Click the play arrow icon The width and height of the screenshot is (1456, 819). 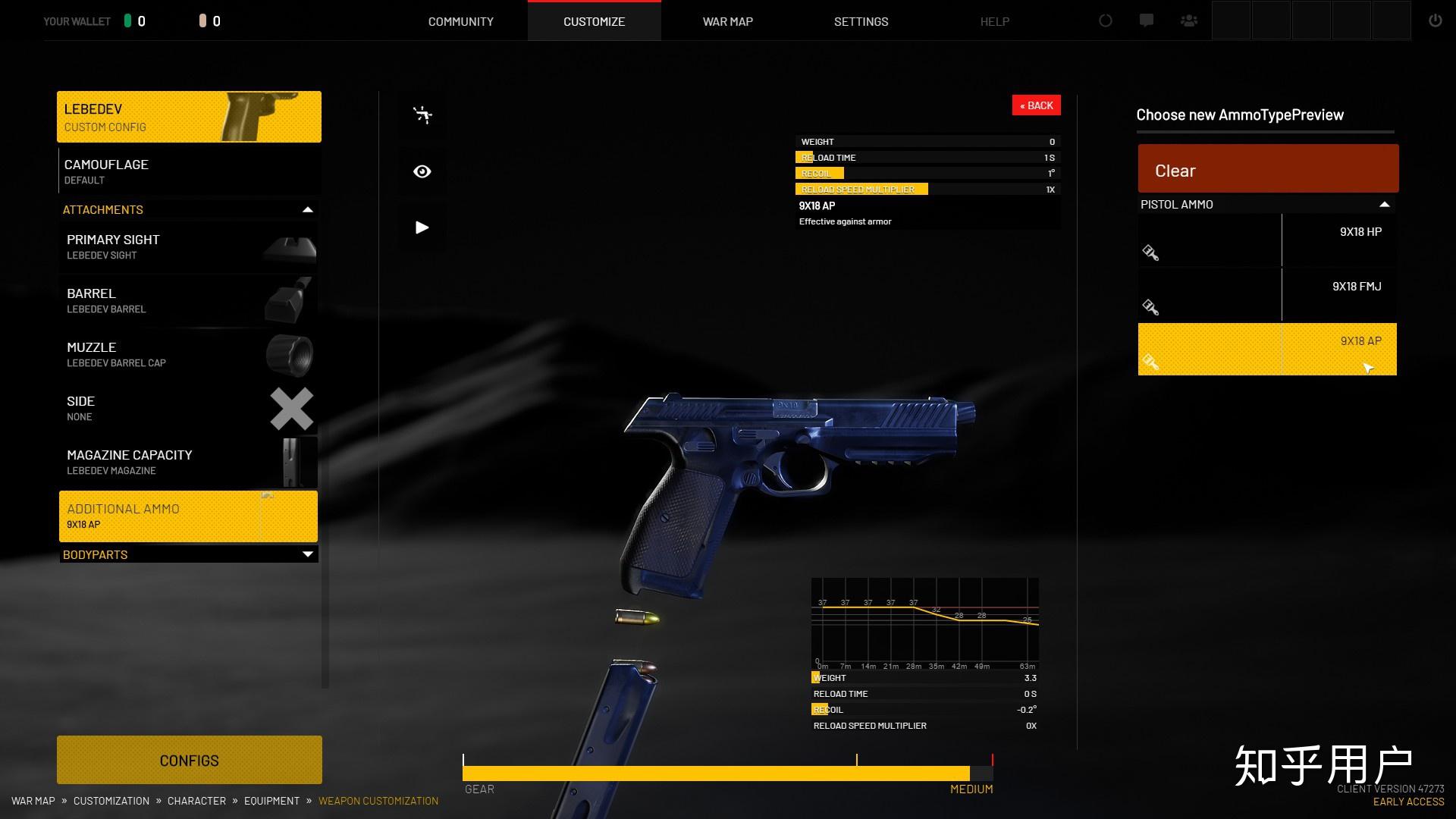(x=422, y=227)
